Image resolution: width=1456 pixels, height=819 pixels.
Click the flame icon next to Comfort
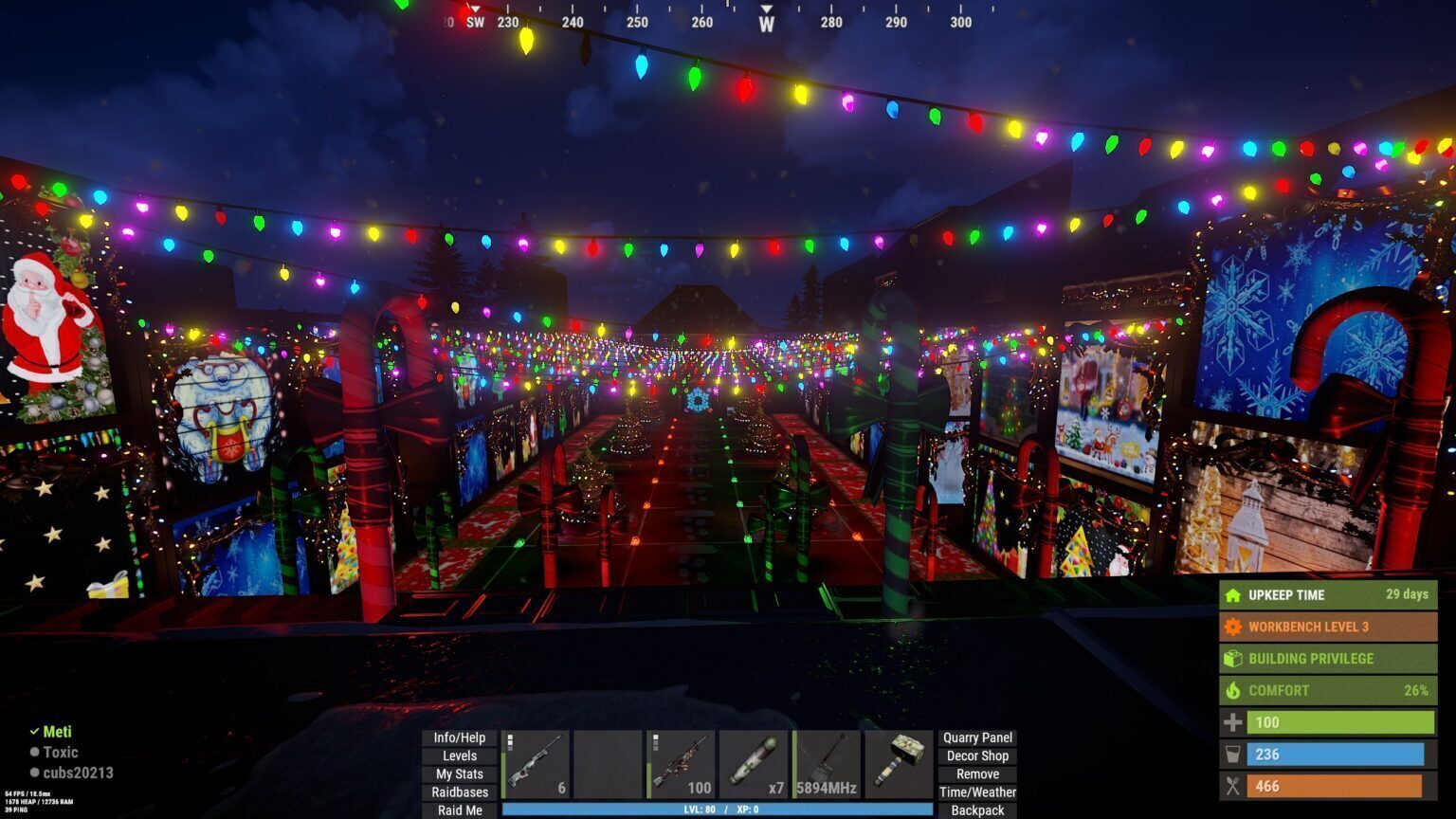pyautogui.click(x=1233, y=690)
